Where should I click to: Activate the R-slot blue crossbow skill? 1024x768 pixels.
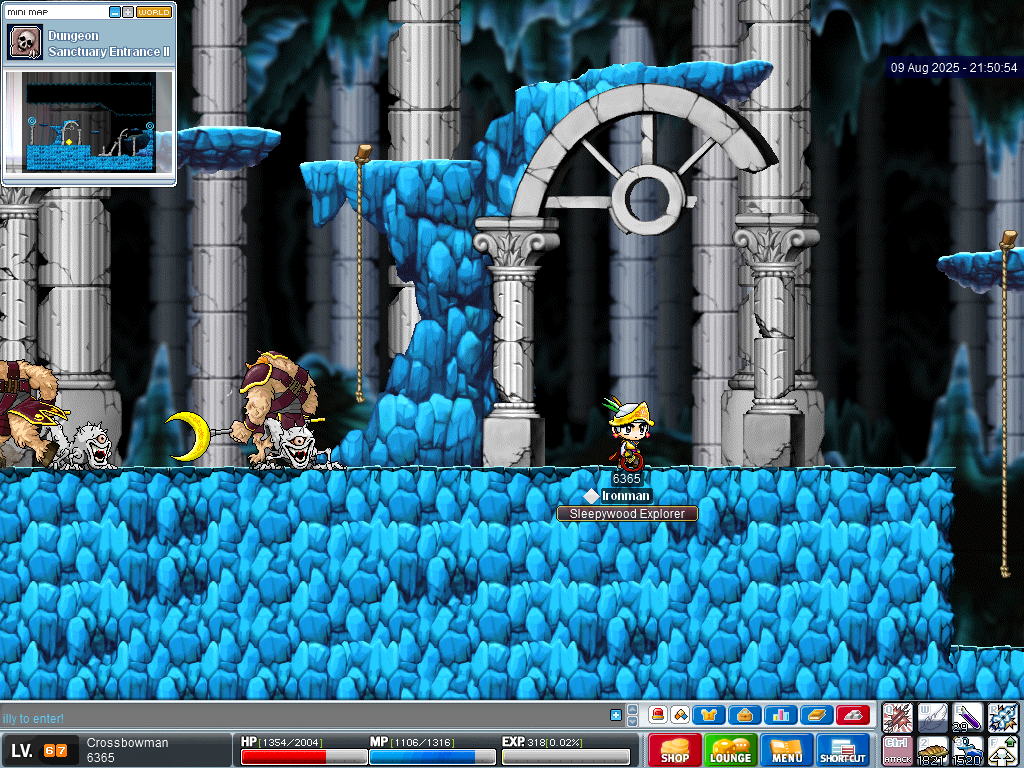click(x=1003, y=717)
